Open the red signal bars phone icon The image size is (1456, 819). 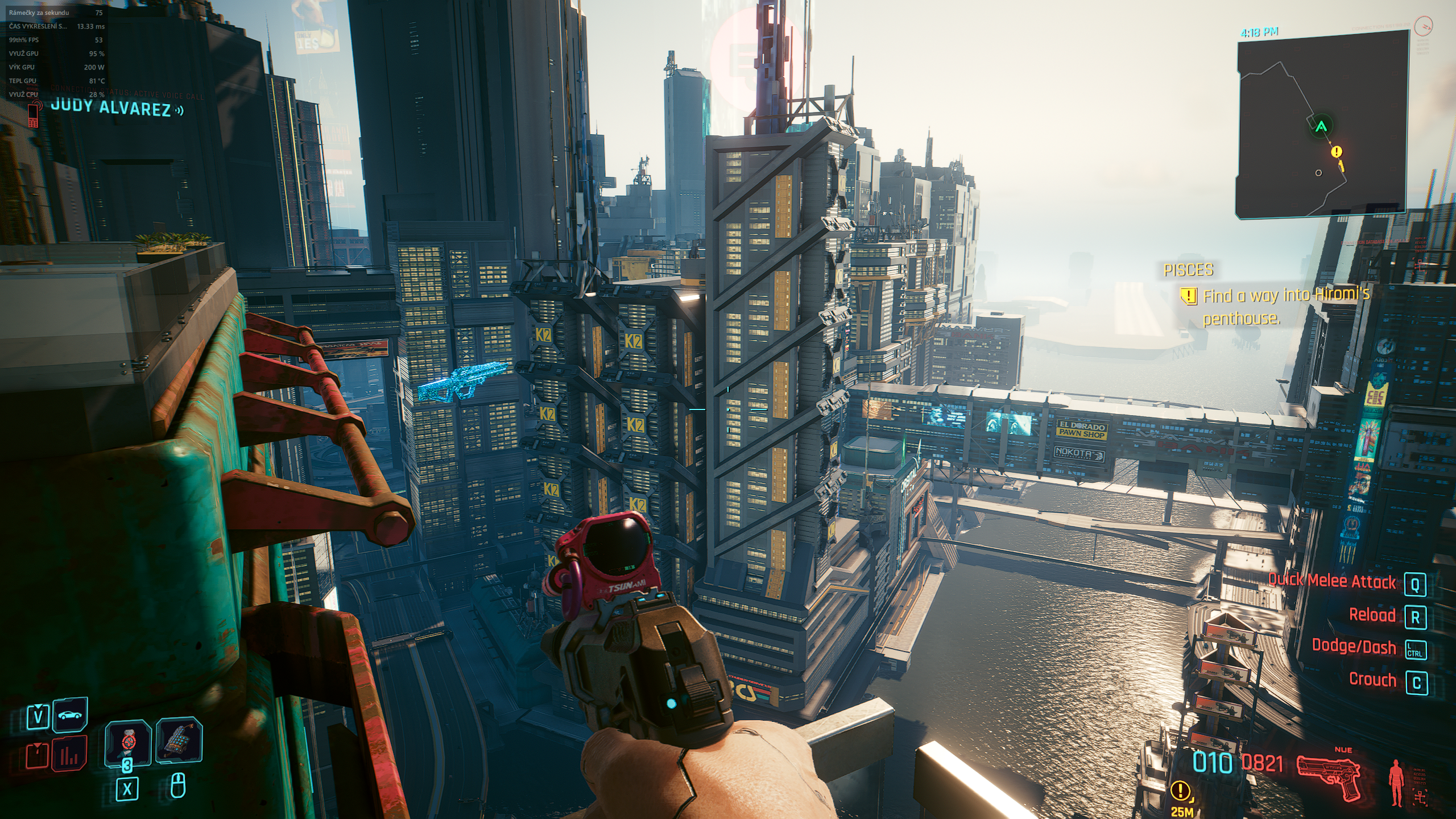tap(69, 754)
